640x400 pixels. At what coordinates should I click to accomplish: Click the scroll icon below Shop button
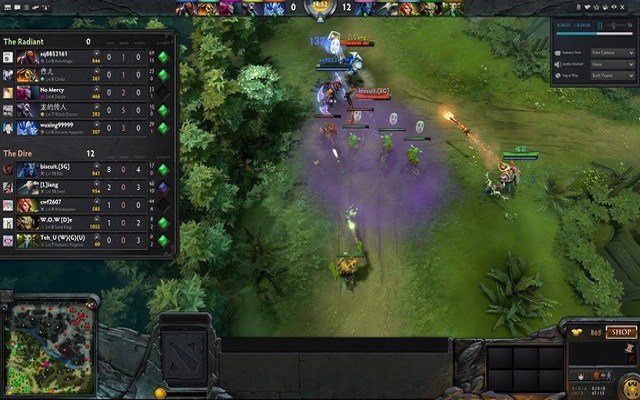click(629, 345)
